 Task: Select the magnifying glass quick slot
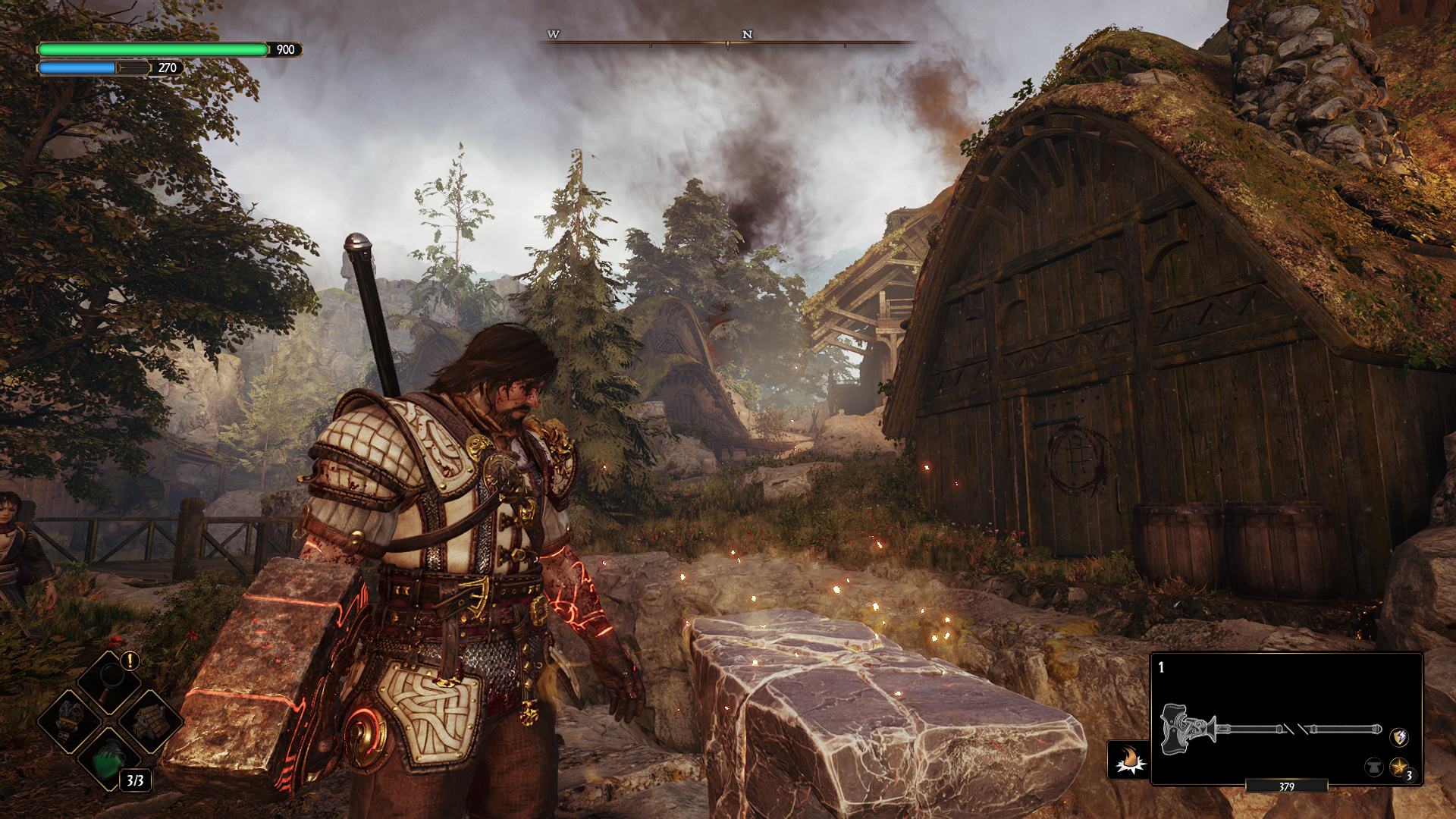[x=111, y=679]
